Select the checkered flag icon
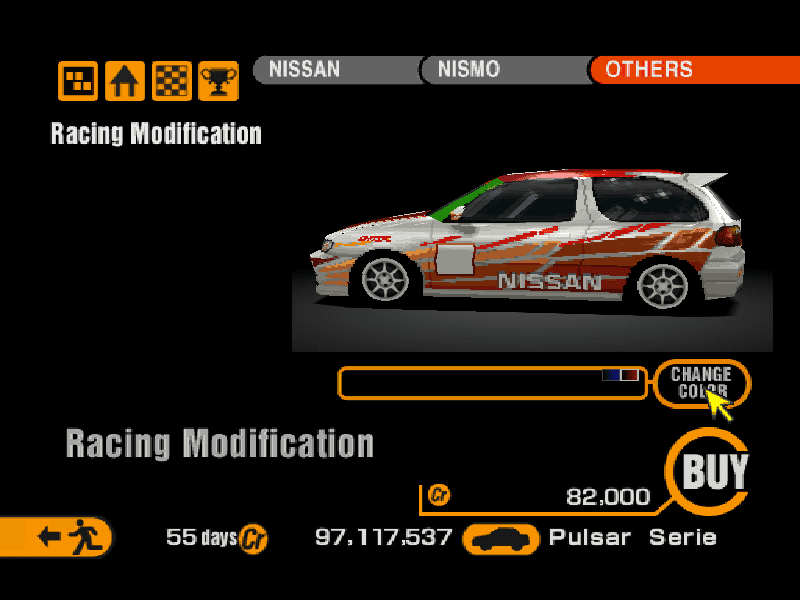 (x=172, y=81)
